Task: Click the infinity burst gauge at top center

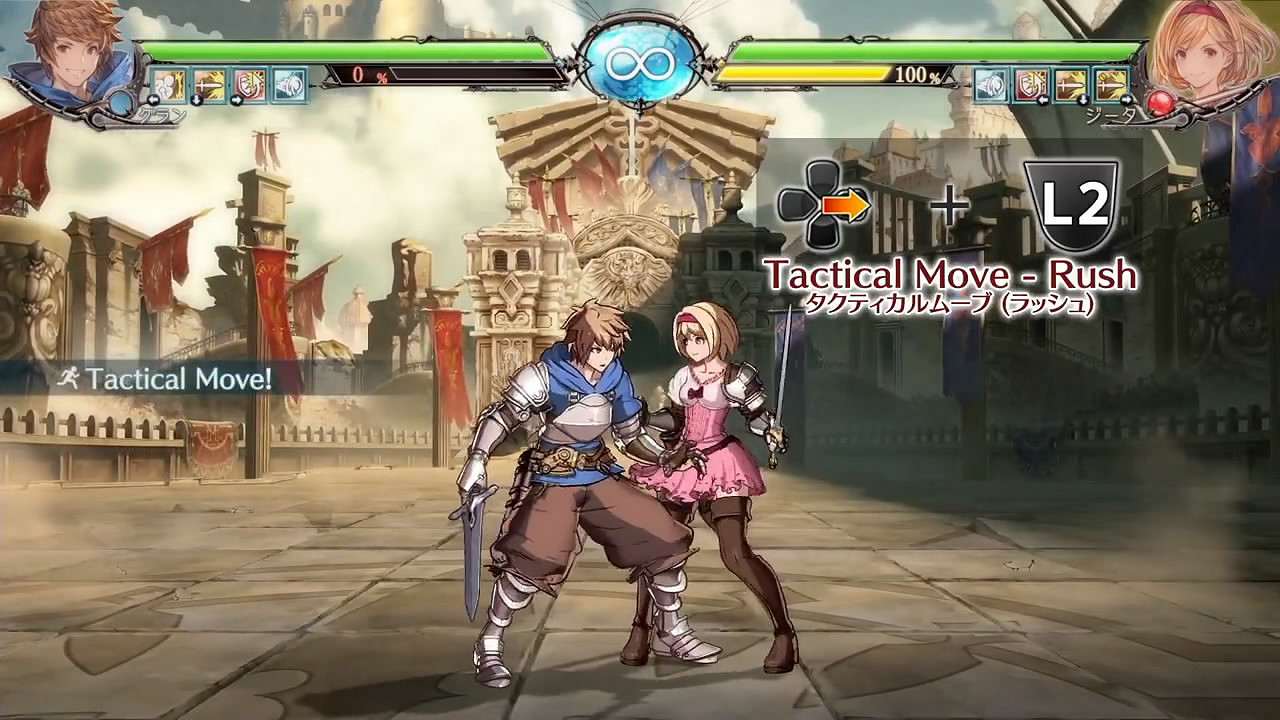Action: [x=639, y=62]
